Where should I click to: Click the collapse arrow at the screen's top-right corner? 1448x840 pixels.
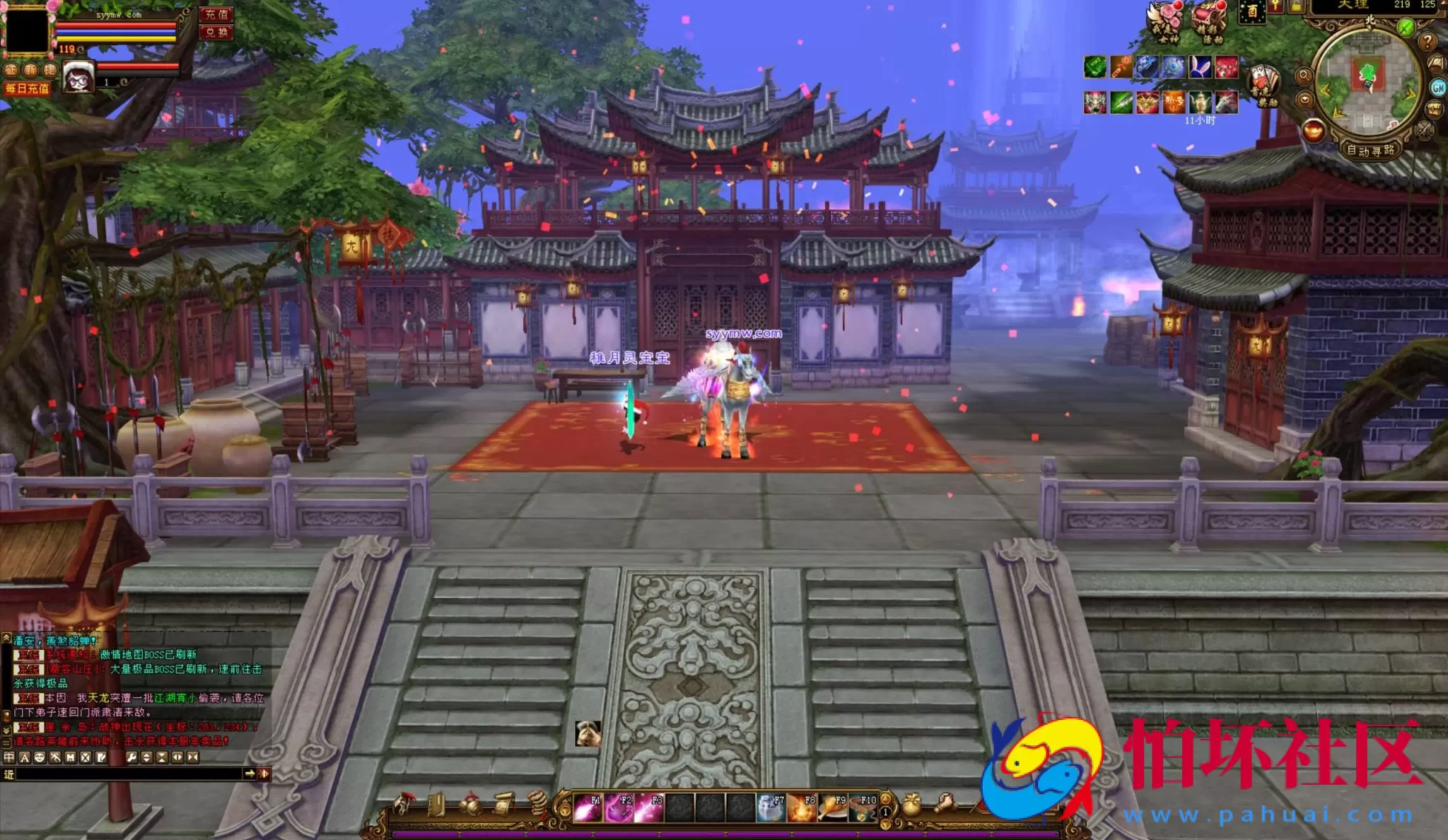(x=1442, y=4)
